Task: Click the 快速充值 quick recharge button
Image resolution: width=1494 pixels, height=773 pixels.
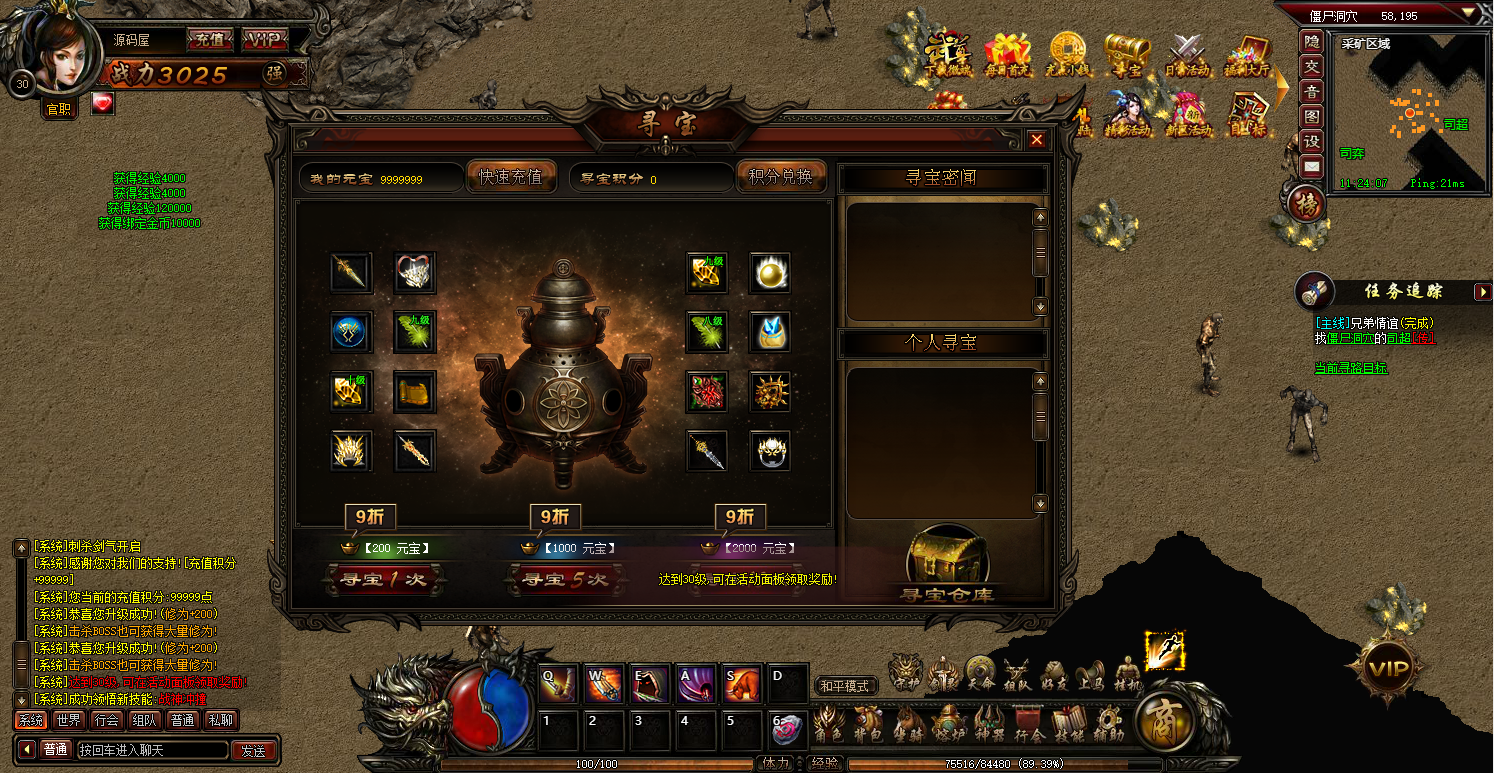Action: point(511,177)
